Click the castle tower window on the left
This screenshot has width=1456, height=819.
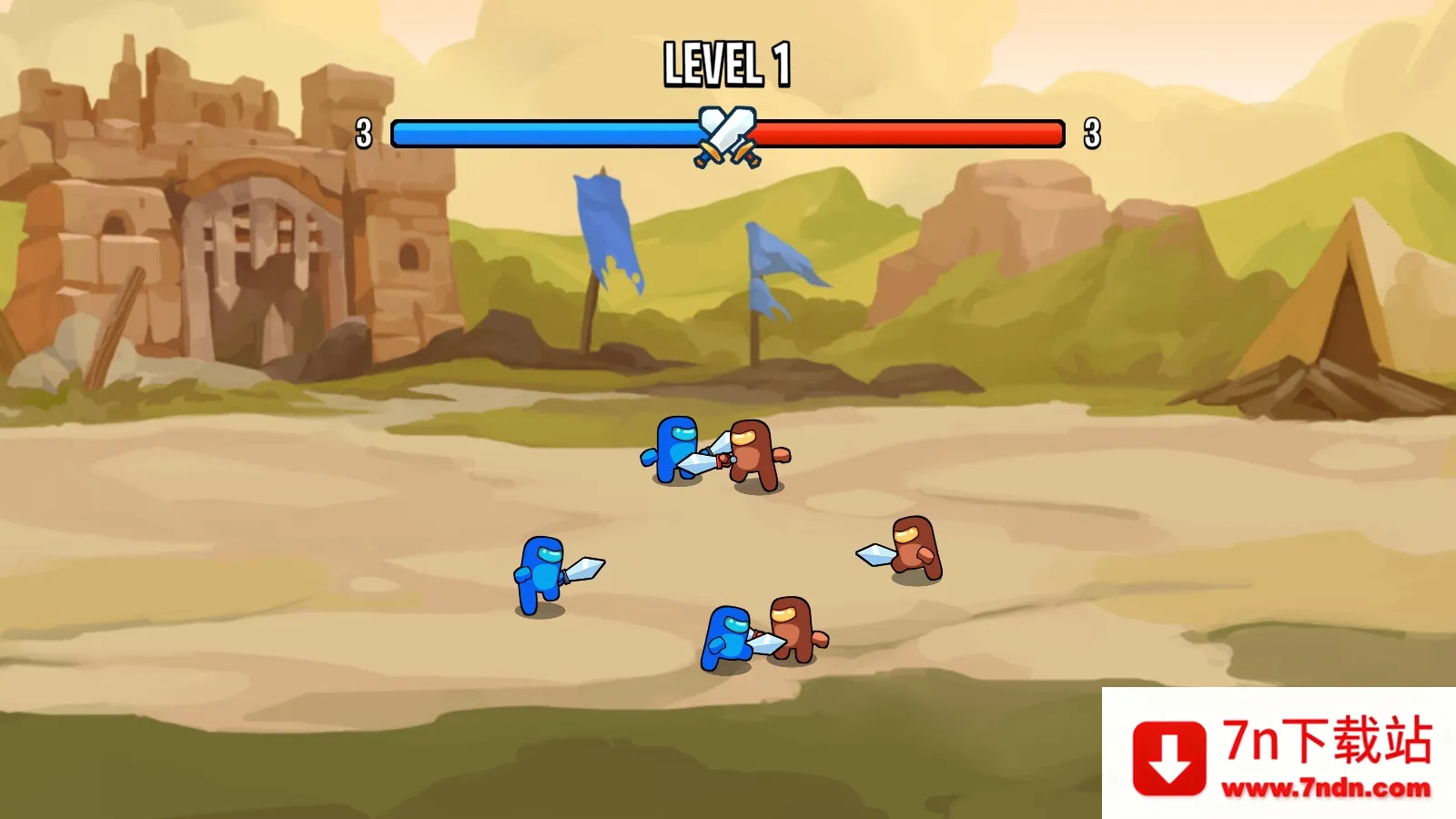click(x=116, y=223)
